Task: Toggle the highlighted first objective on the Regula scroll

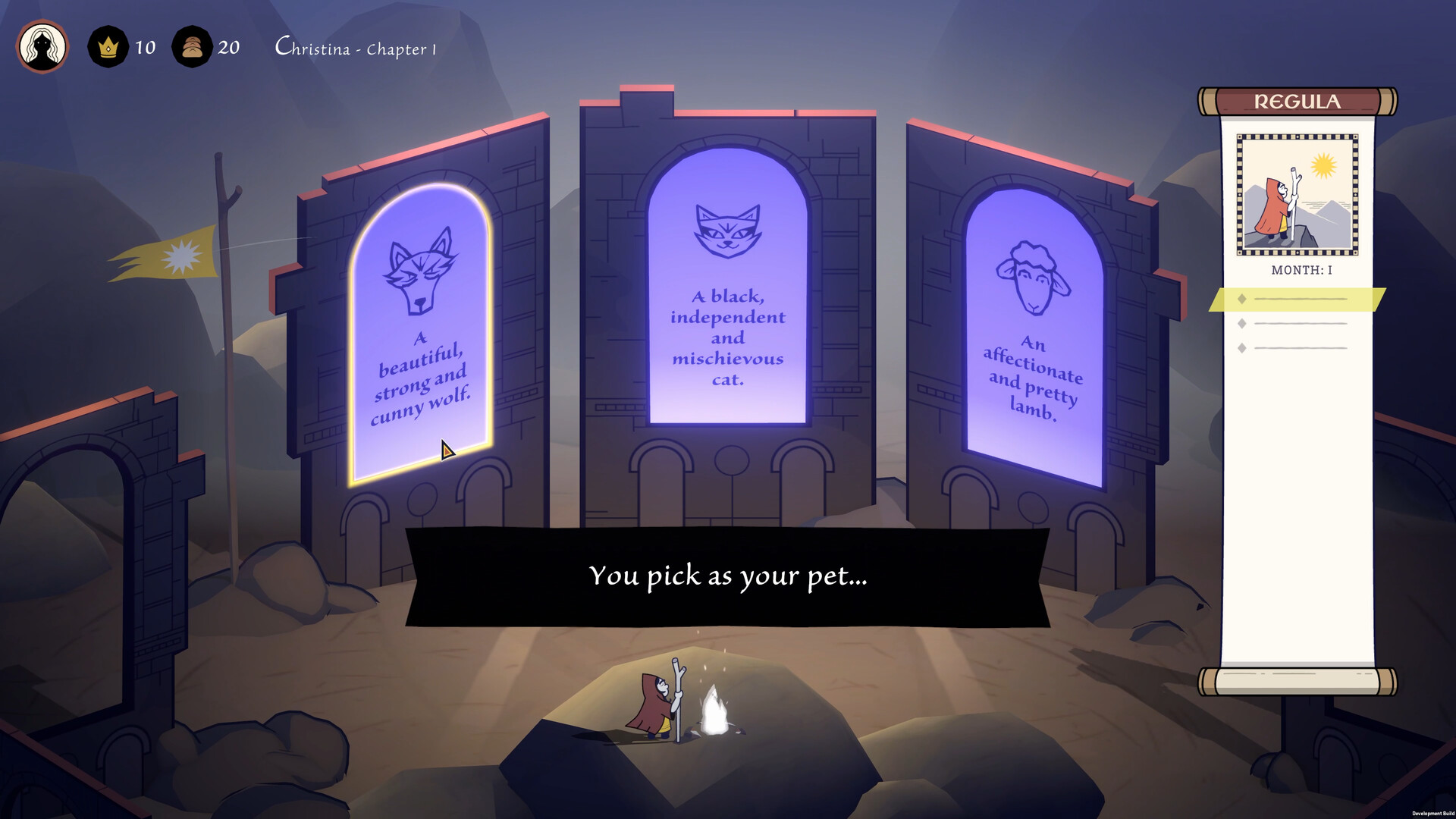Action: point(1301,299)
